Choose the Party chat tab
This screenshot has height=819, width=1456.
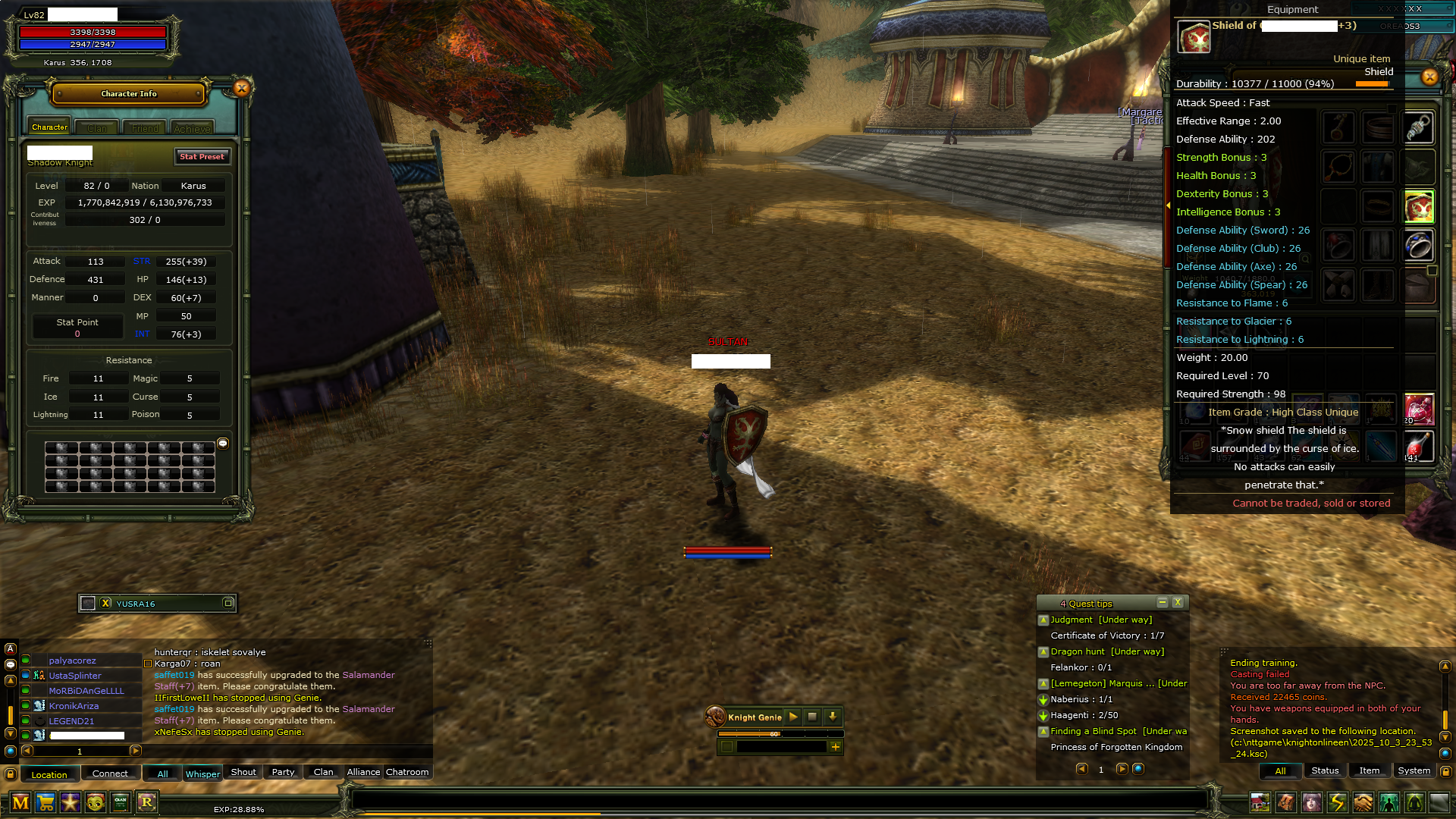[x=283, y=772]
